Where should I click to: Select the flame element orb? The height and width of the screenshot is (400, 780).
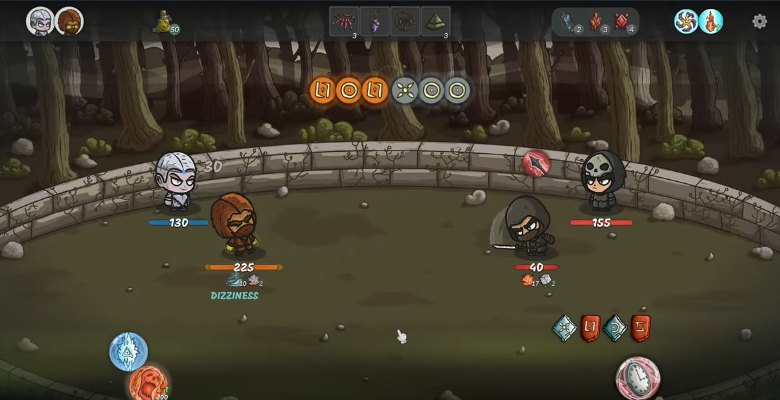(x=711, y=21)
